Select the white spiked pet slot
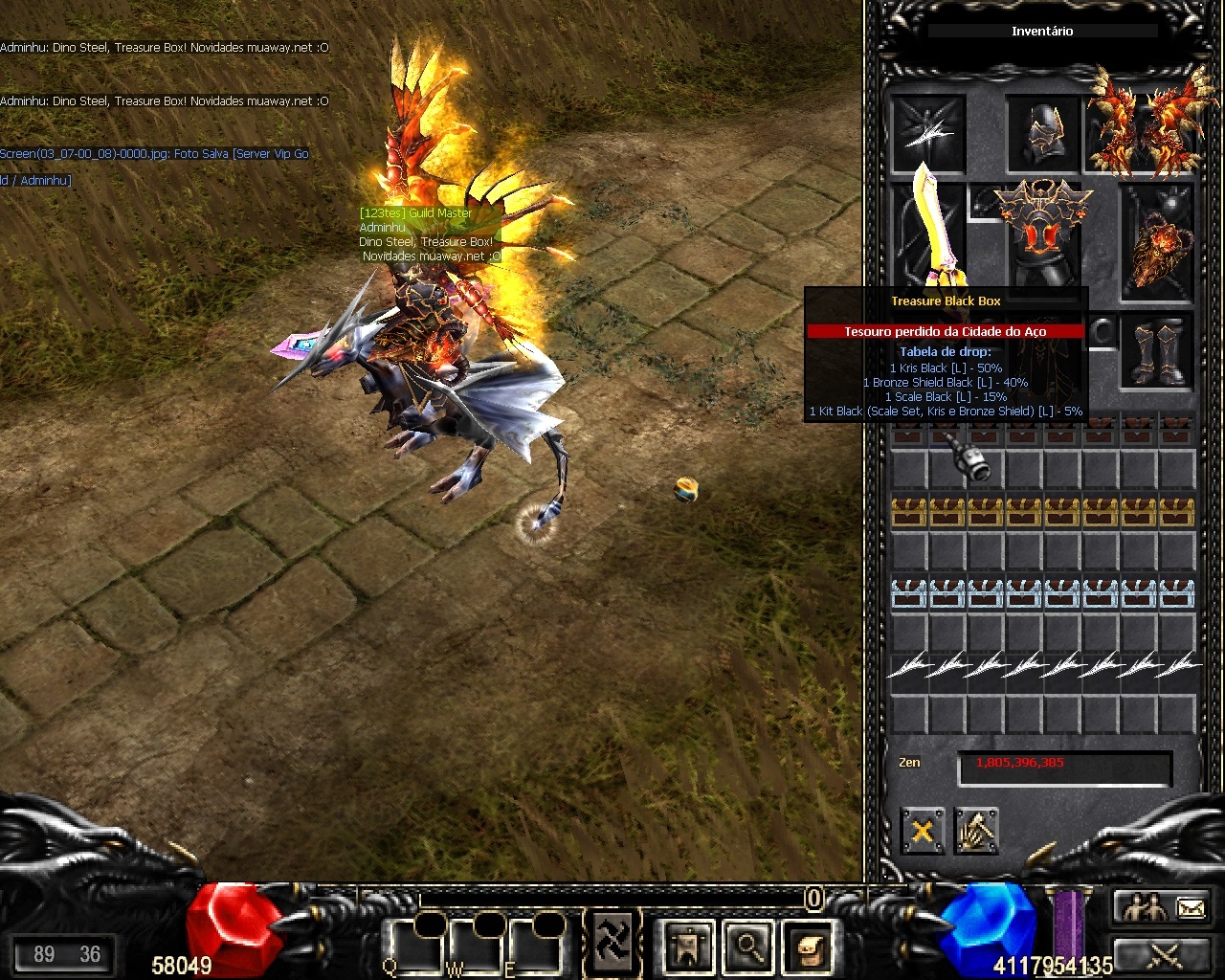This screenshot has height=980, width=1225. [928, 133]
